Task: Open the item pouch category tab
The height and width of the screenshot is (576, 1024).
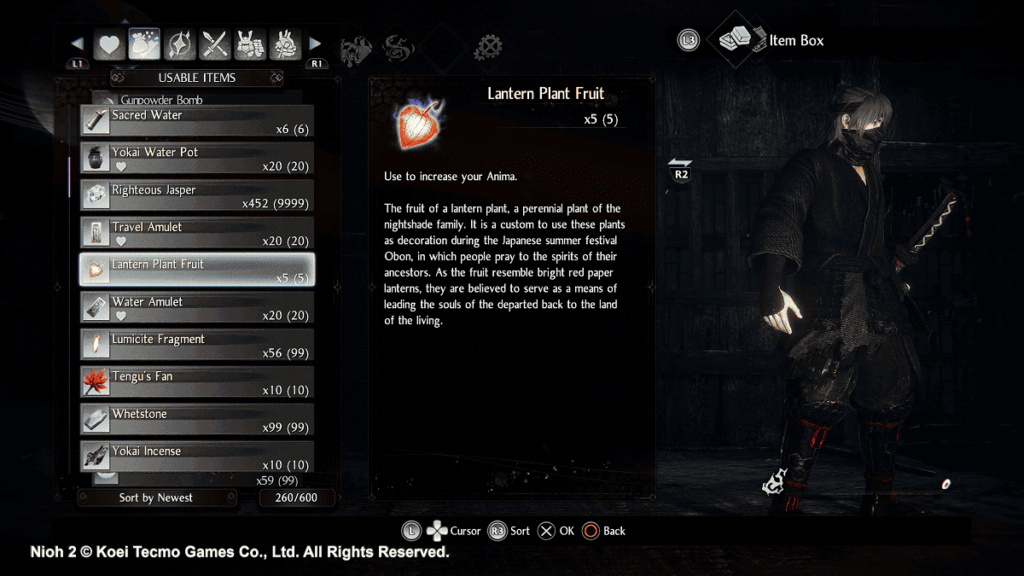Action: [145, 44]
